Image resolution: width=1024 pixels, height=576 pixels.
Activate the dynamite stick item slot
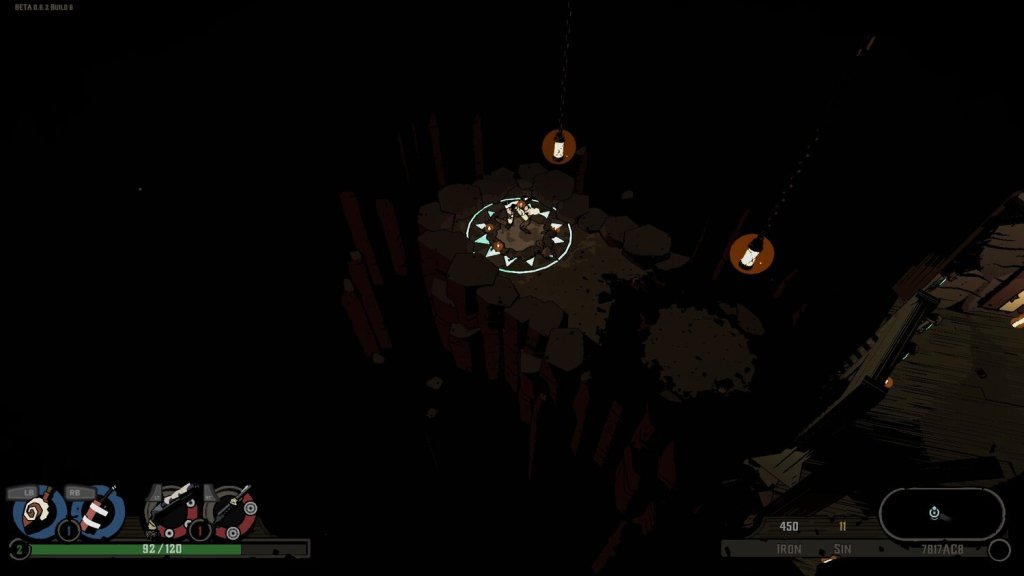tap(97, 513)
